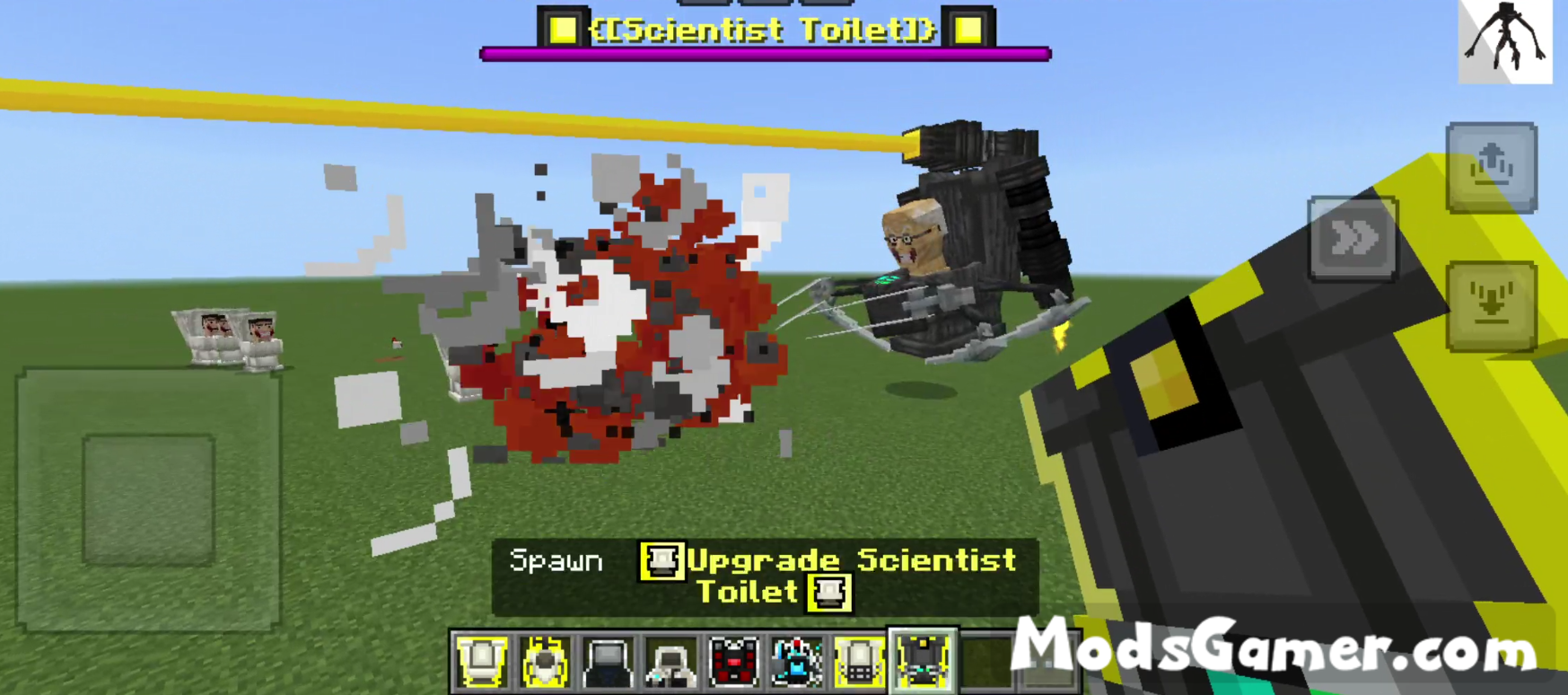Select the red speaker chest item in the hotbar
Viewport: 1568px width, 695px height.
pyautogui.click(x=732, y=662)
